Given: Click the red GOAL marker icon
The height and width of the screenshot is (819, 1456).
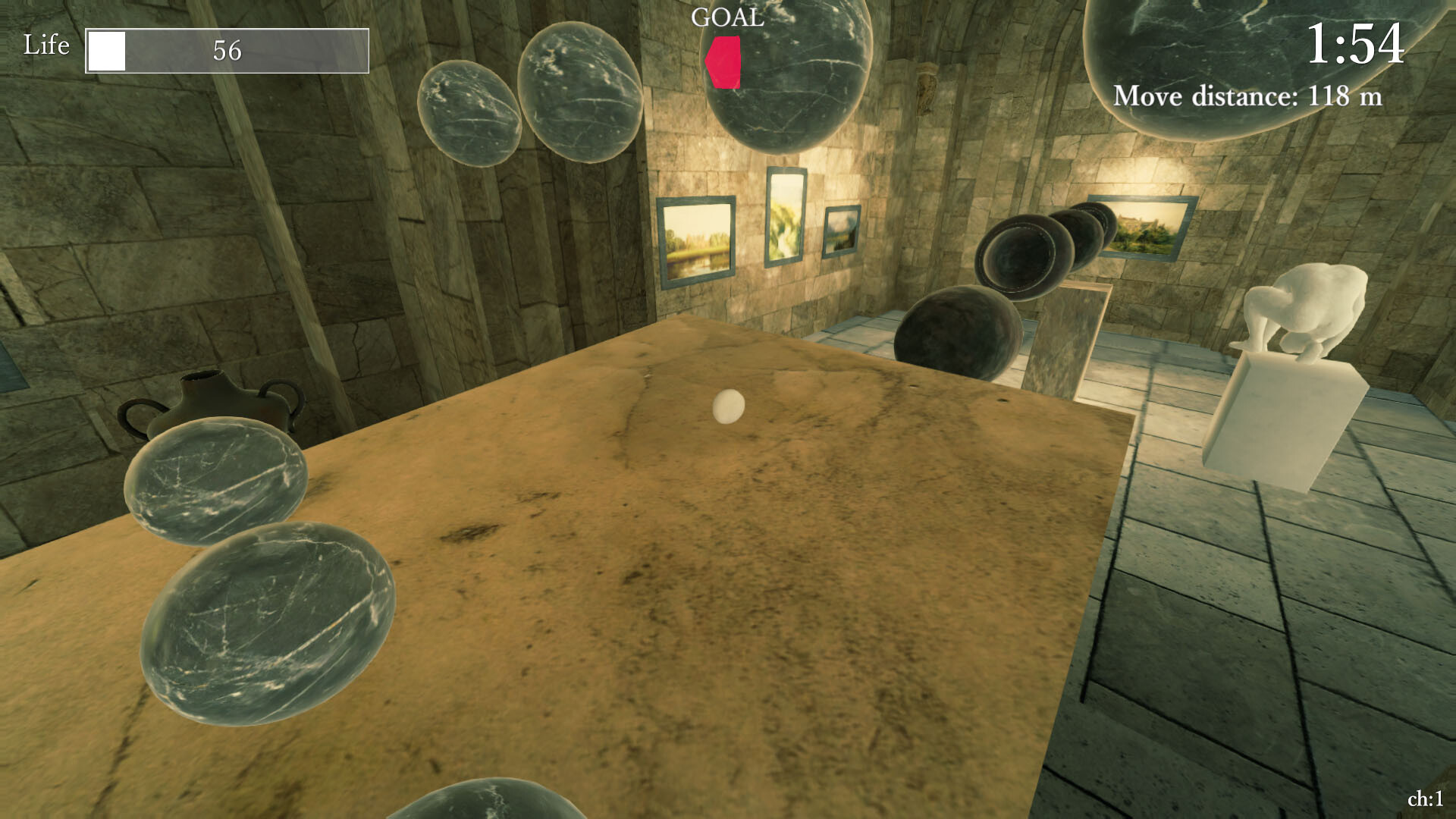Looking at the screenshot, I should click(724, 62).
